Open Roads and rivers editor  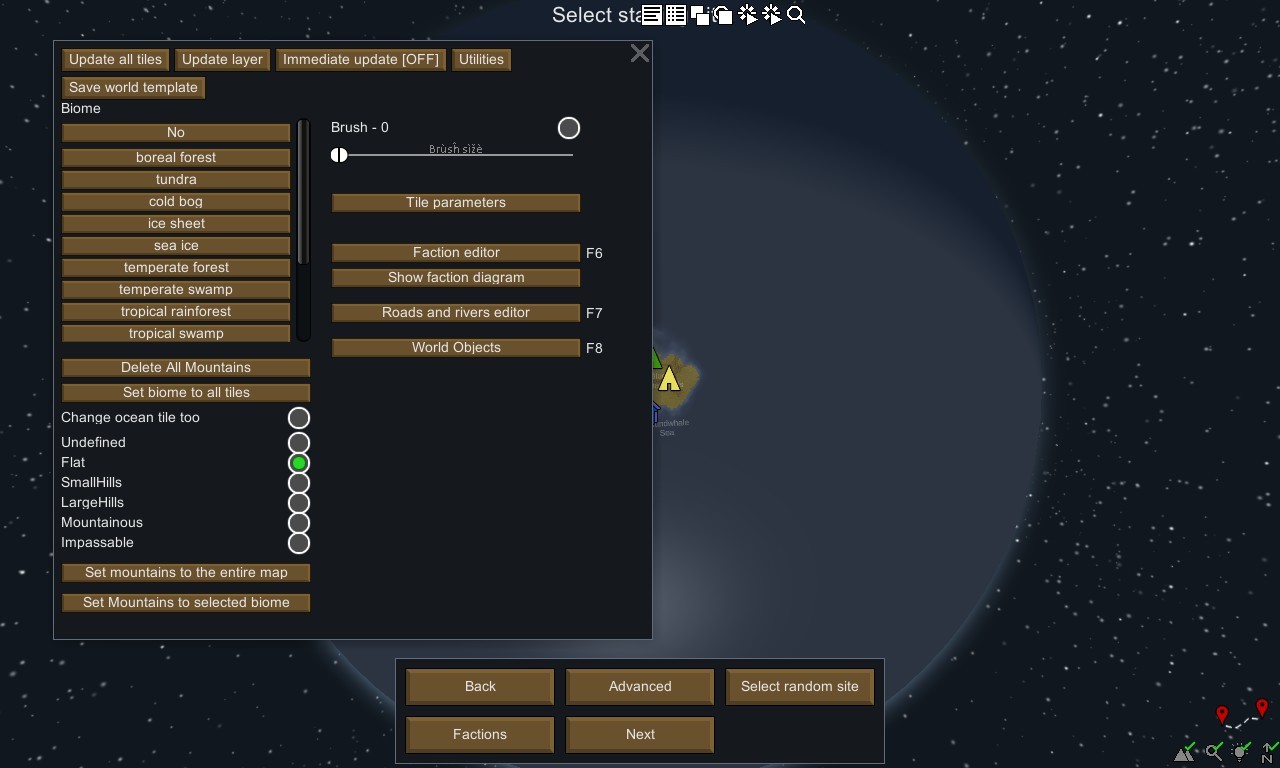pos(455,313)
